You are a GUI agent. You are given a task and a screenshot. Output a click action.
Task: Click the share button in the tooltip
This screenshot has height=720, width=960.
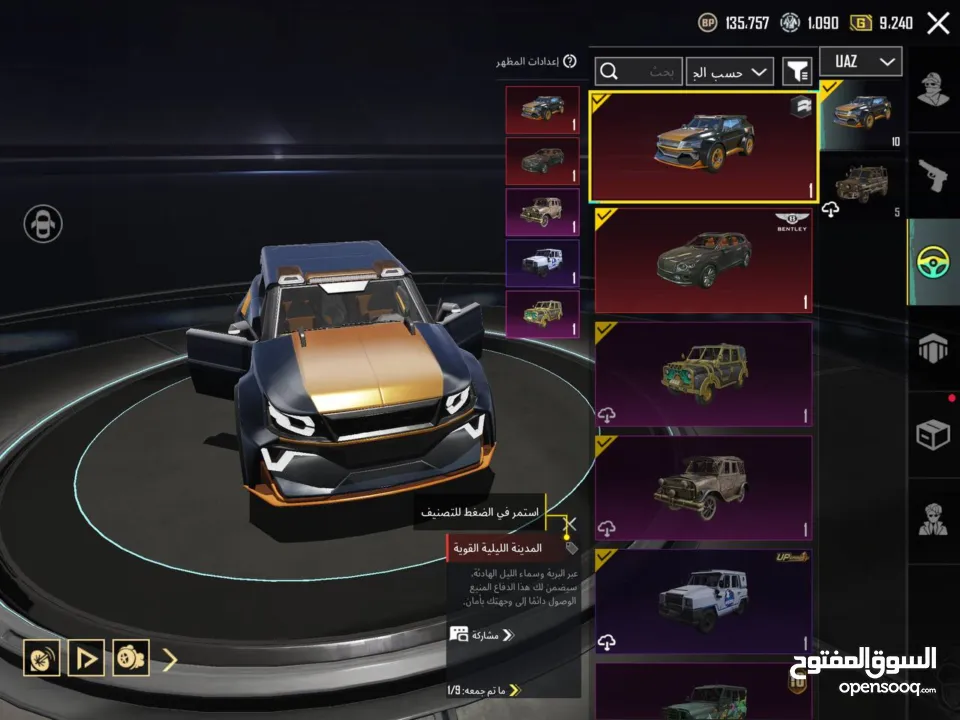482,634
